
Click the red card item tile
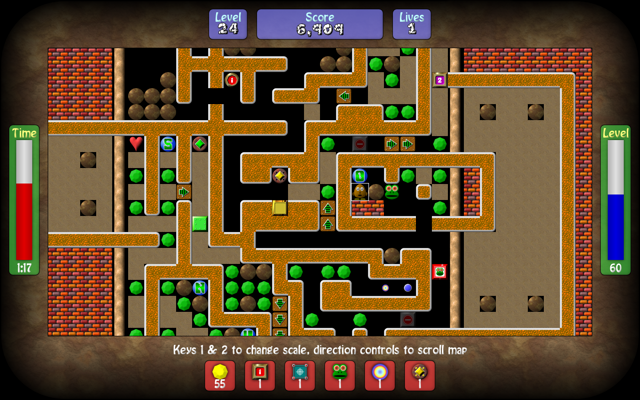[x=260, y=375]
